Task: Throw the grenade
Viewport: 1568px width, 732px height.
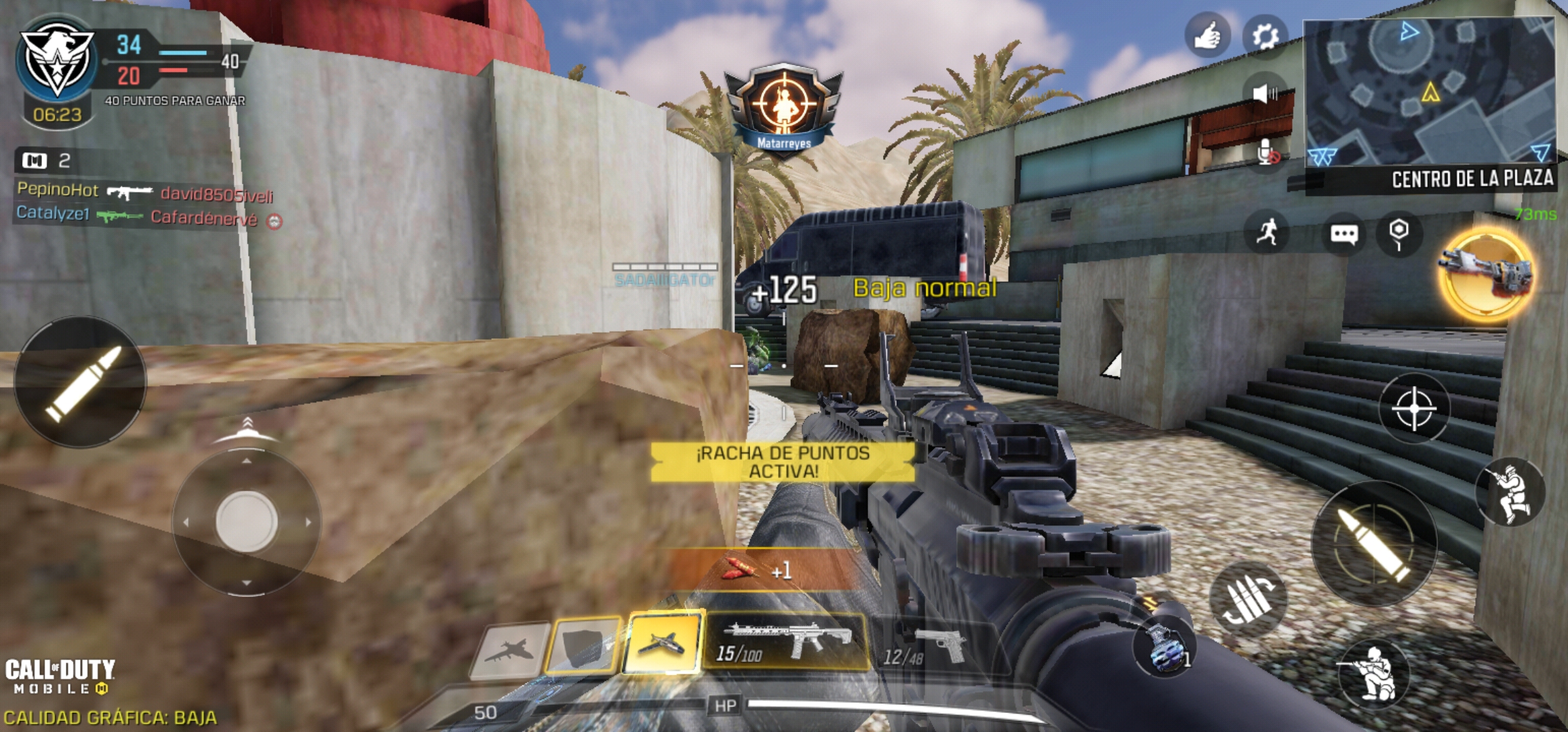Action: (x=1164, y=648)
